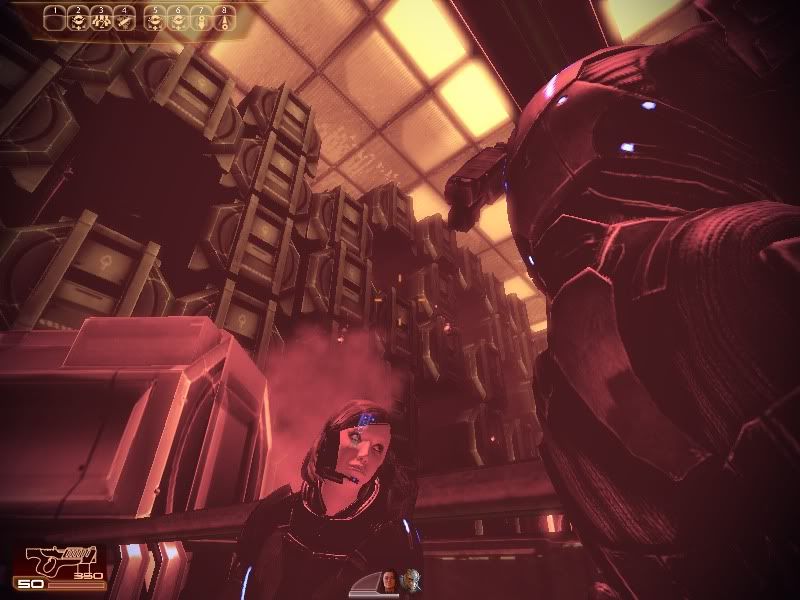Select the dark-haired woman squadmate portrait

[x=390, y=578]
